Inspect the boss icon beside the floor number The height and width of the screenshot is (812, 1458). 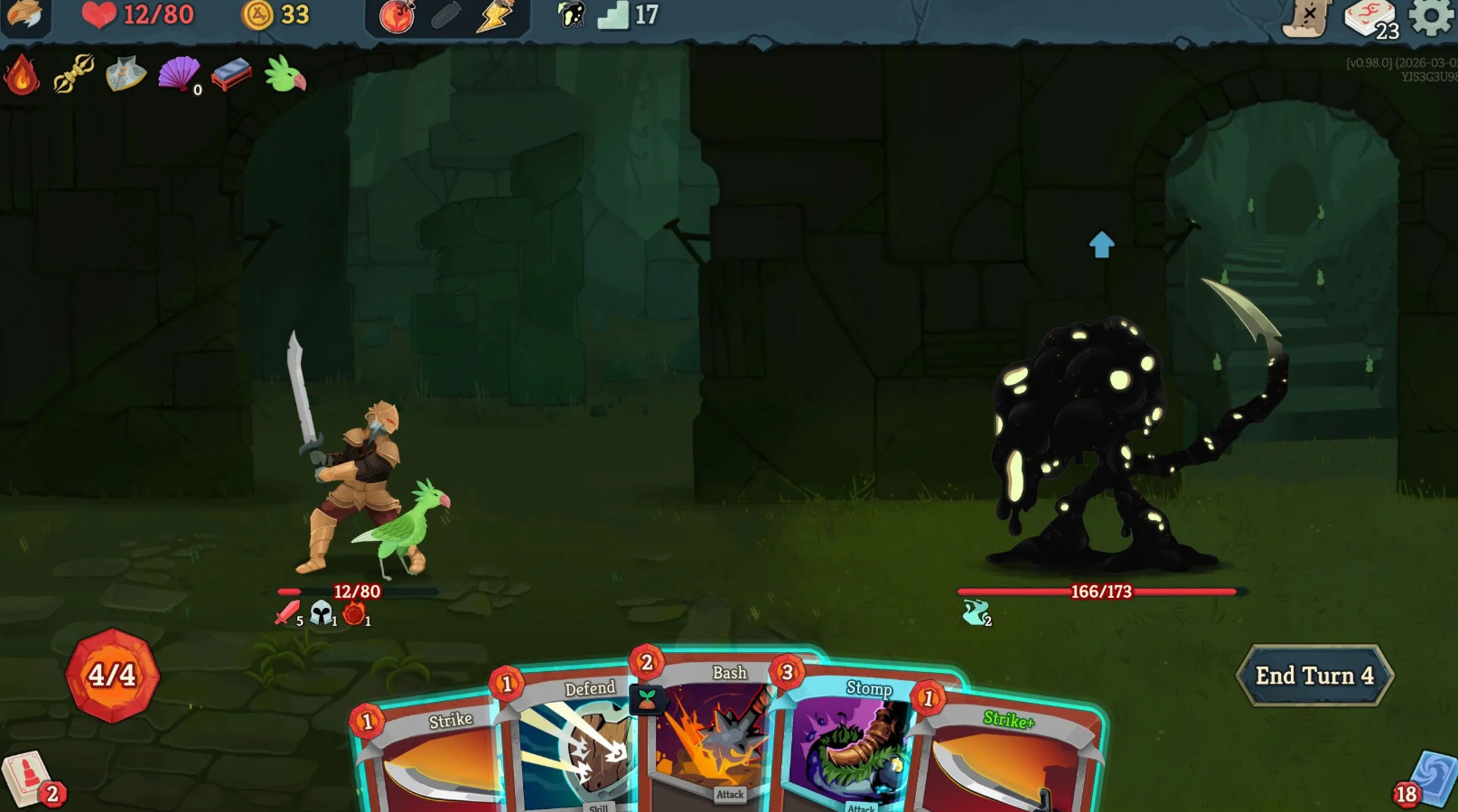pyautogui.click(x=572, y=15)
